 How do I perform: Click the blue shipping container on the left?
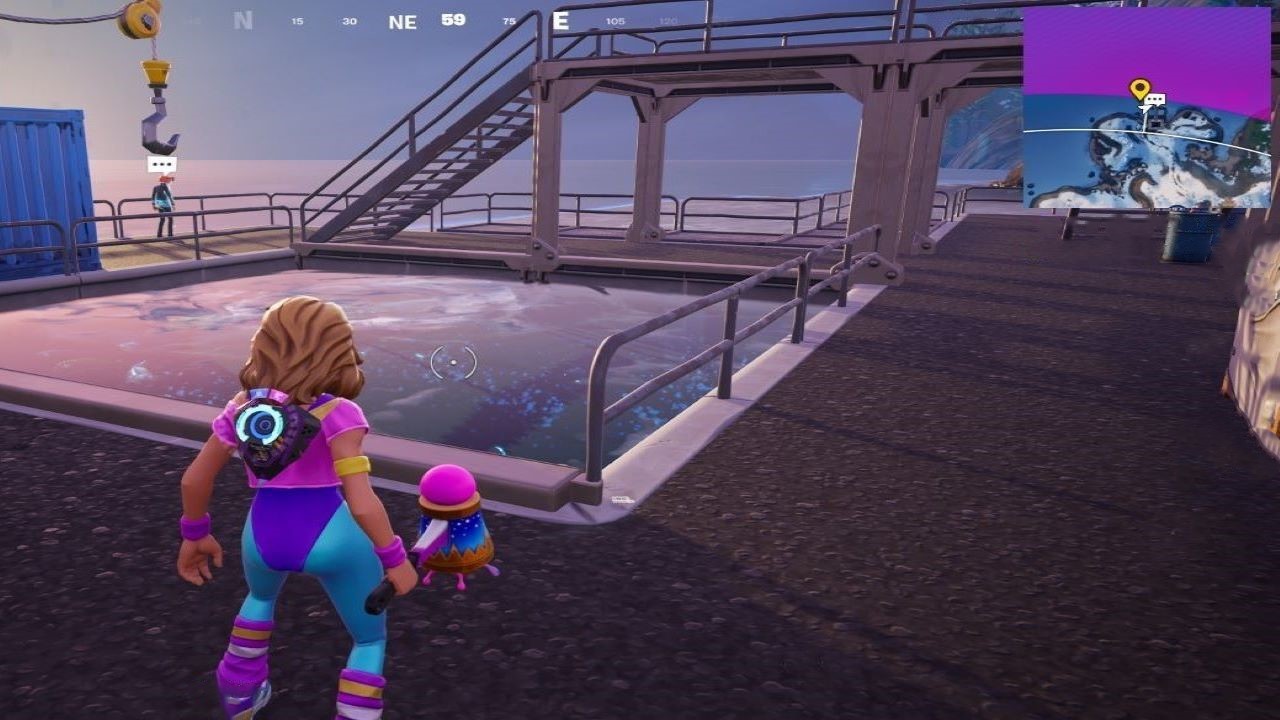(40, 180)
